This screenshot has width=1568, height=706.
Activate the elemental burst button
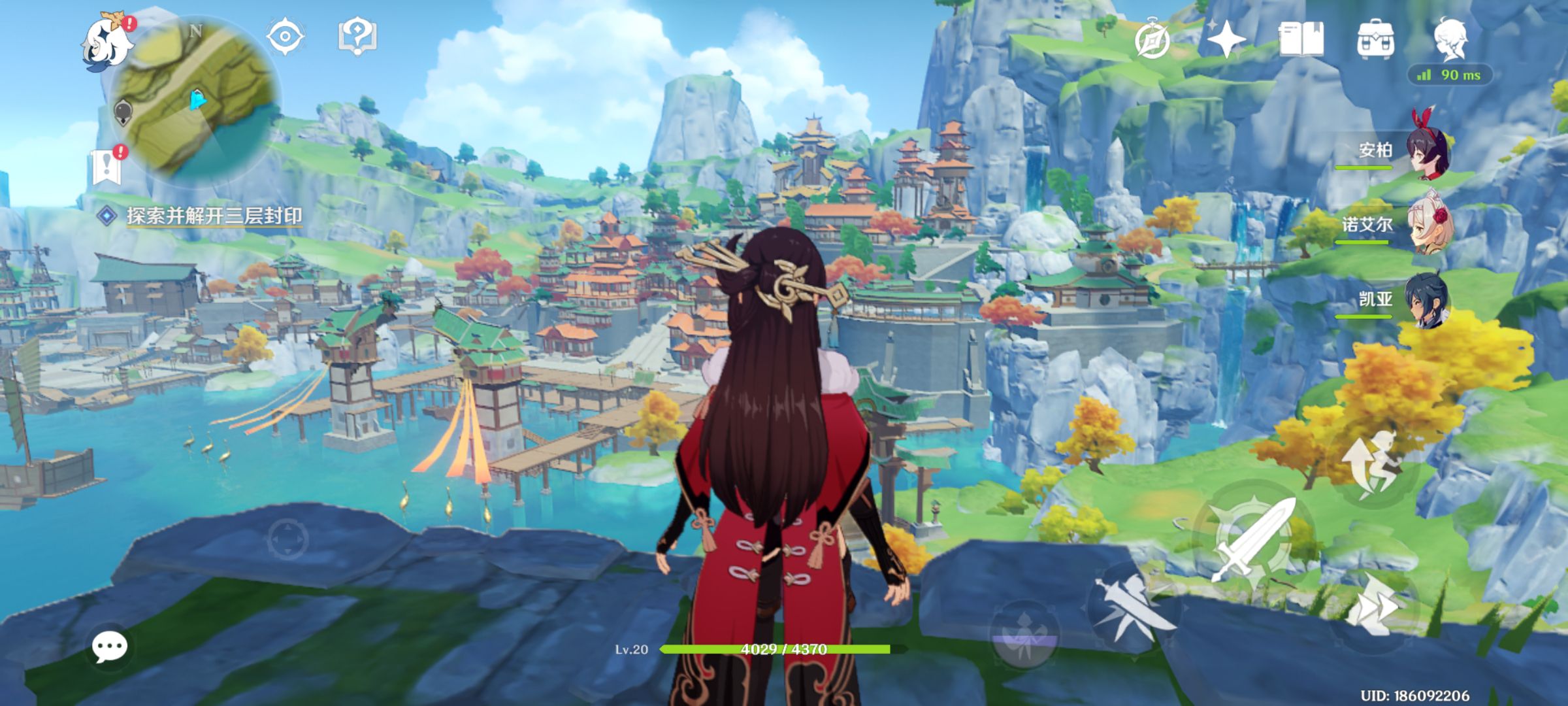click(1024, 635)
